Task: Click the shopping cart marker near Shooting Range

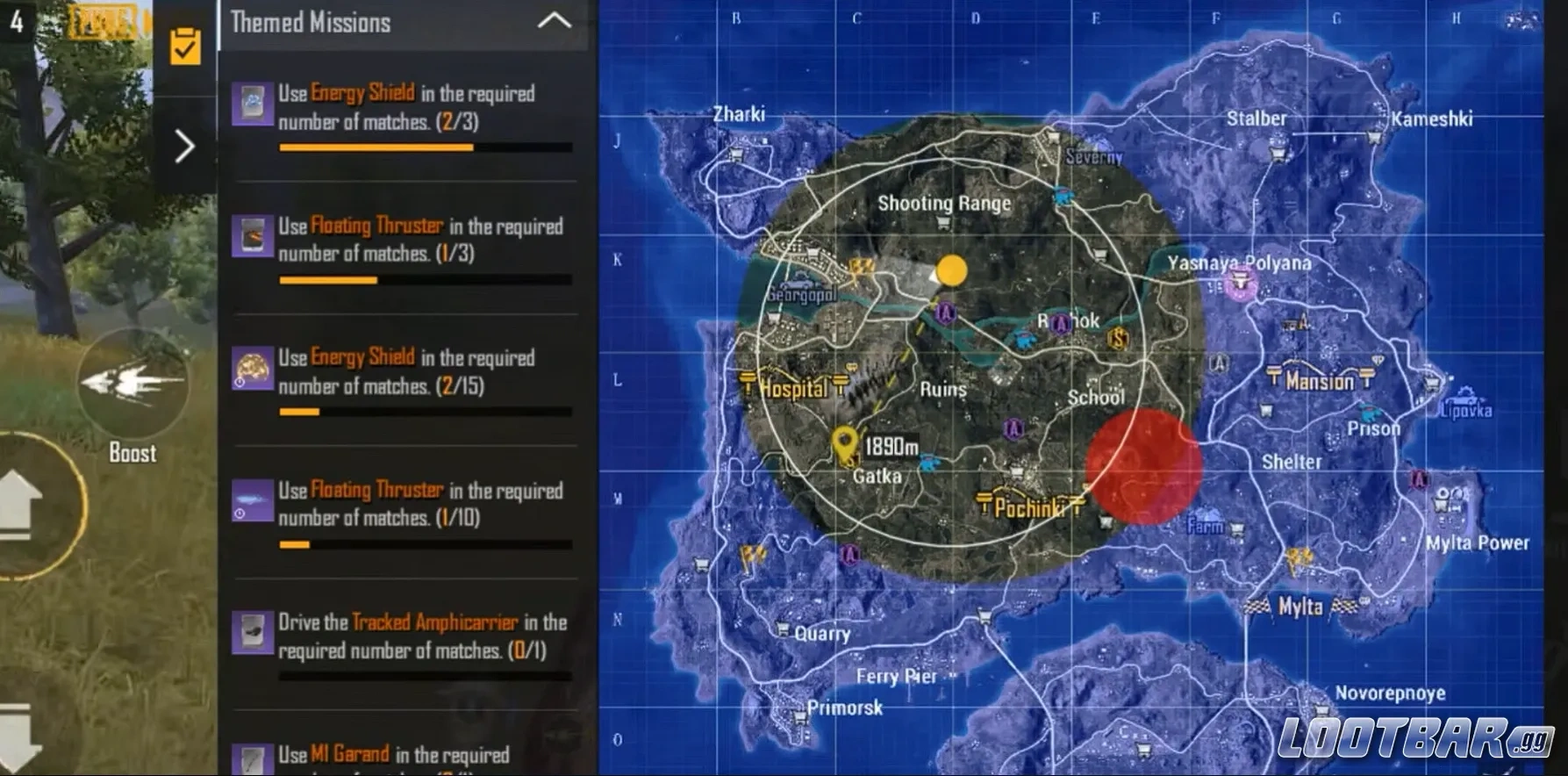Action: (945, 220)
